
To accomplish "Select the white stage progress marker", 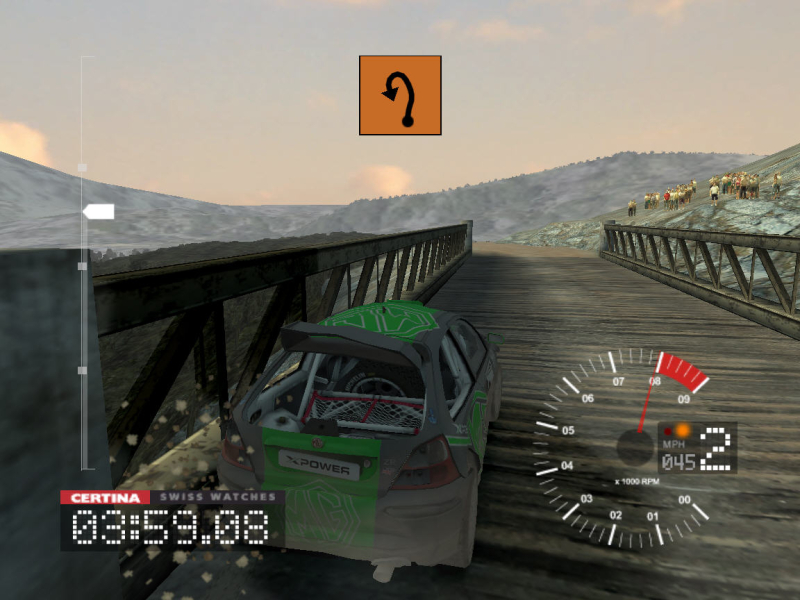I will pyautogui.click(x=99, y=211).
